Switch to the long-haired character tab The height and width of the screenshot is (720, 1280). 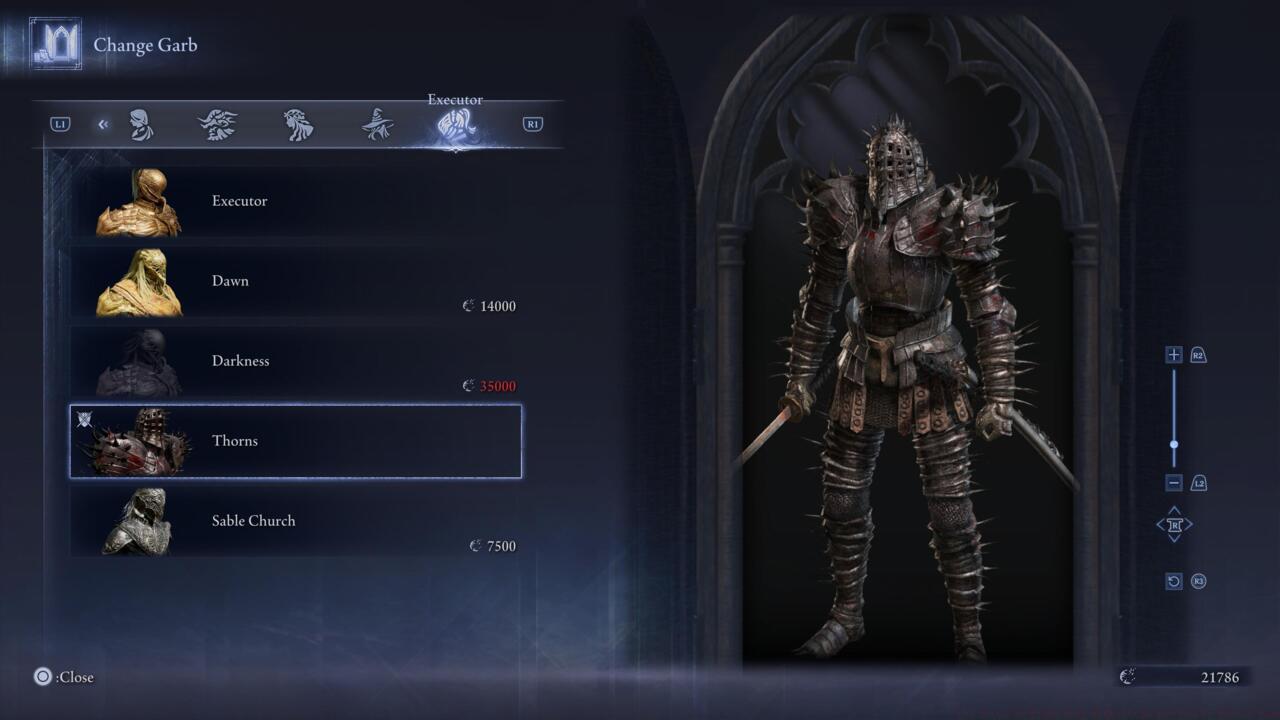tap(298, 125)
